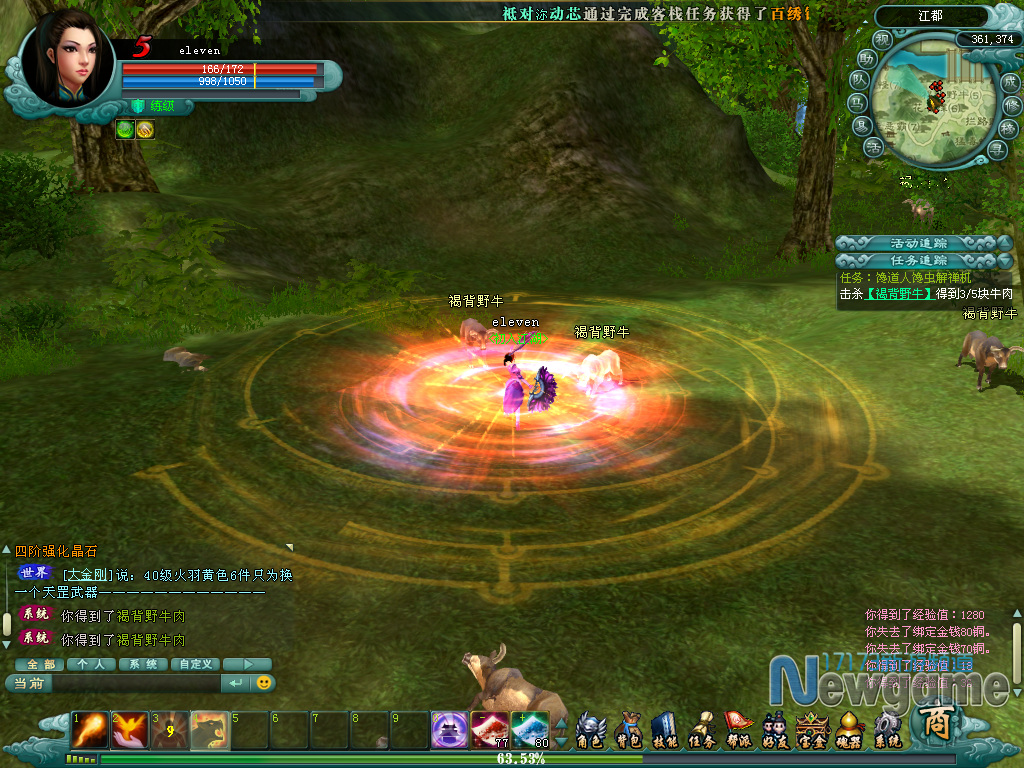Use the red potion with count 77

(490, 730)
